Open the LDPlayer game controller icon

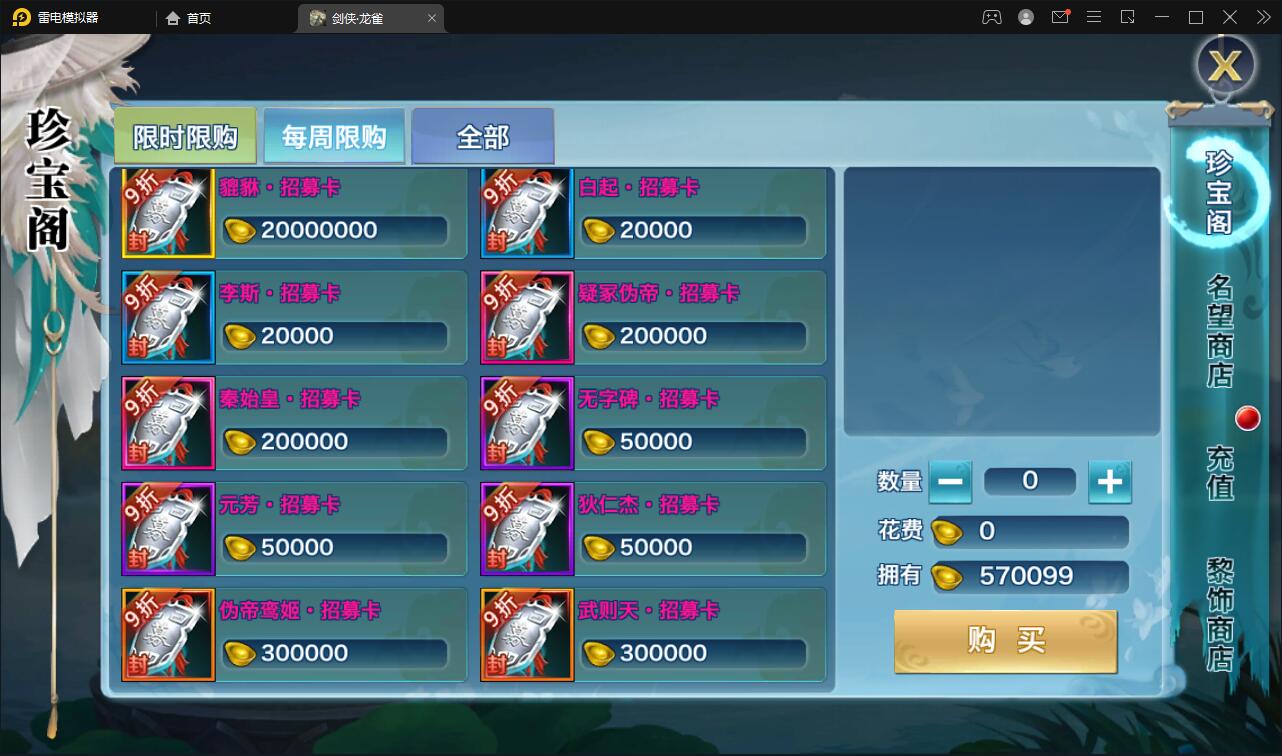click(x=991, y=17)
